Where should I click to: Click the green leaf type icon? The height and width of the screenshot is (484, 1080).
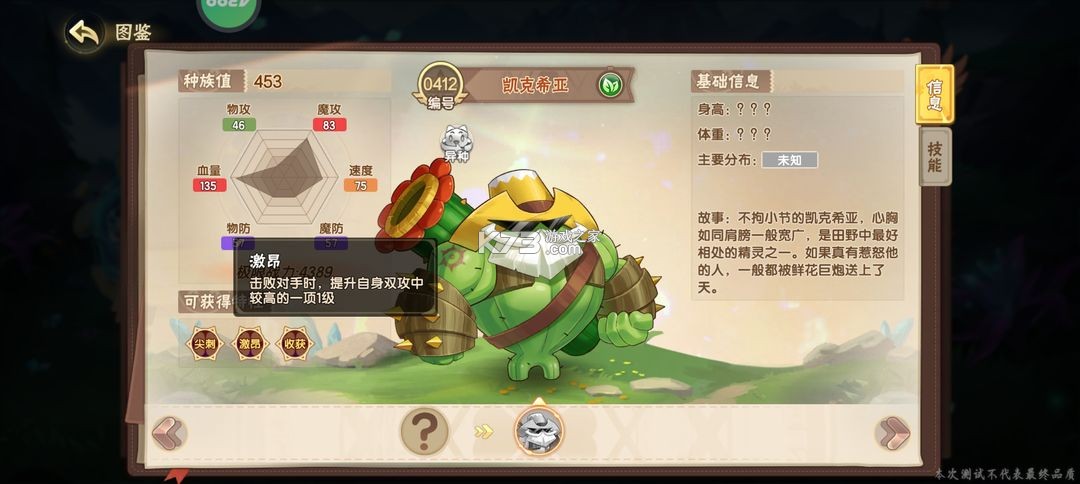pos(608,85)
